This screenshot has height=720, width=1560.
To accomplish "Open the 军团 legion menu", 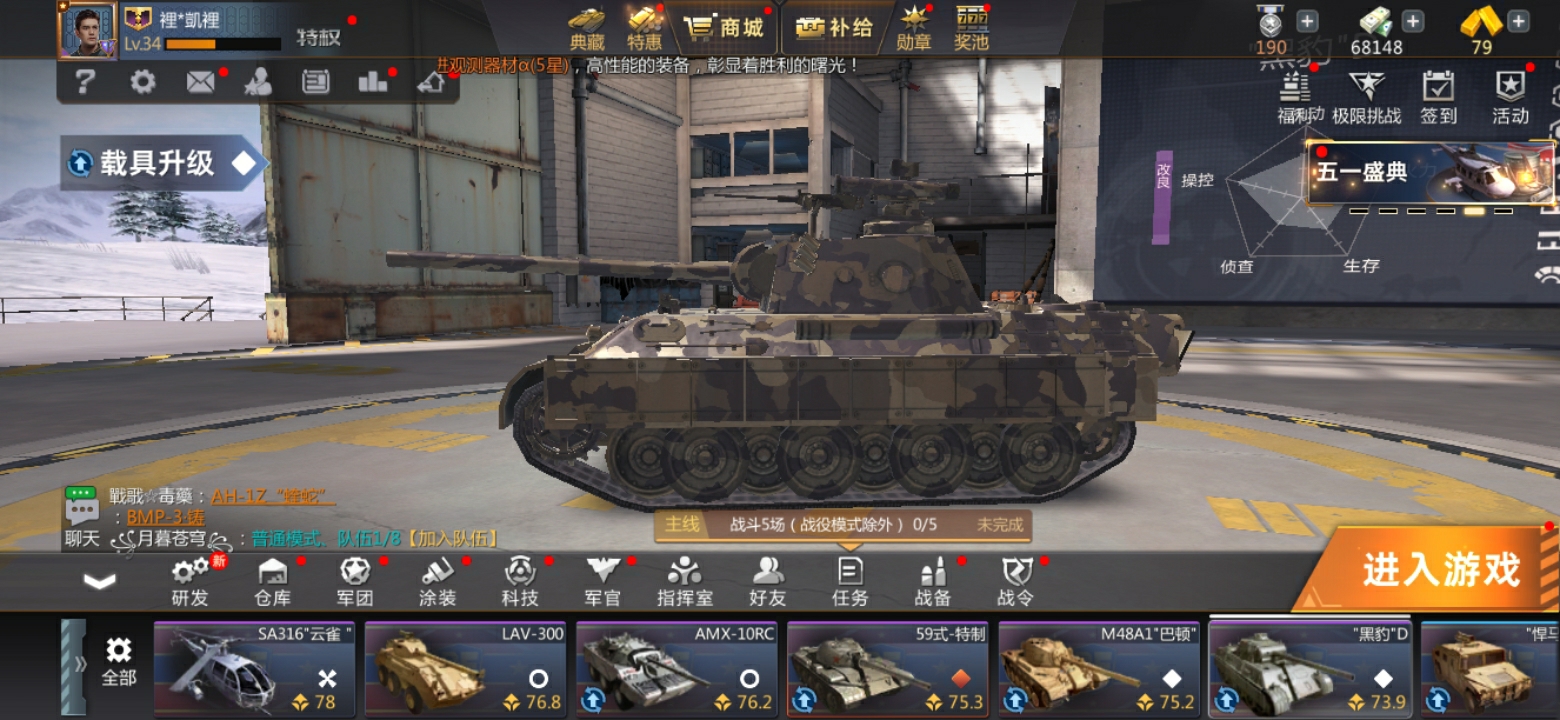I will point(355,582).
